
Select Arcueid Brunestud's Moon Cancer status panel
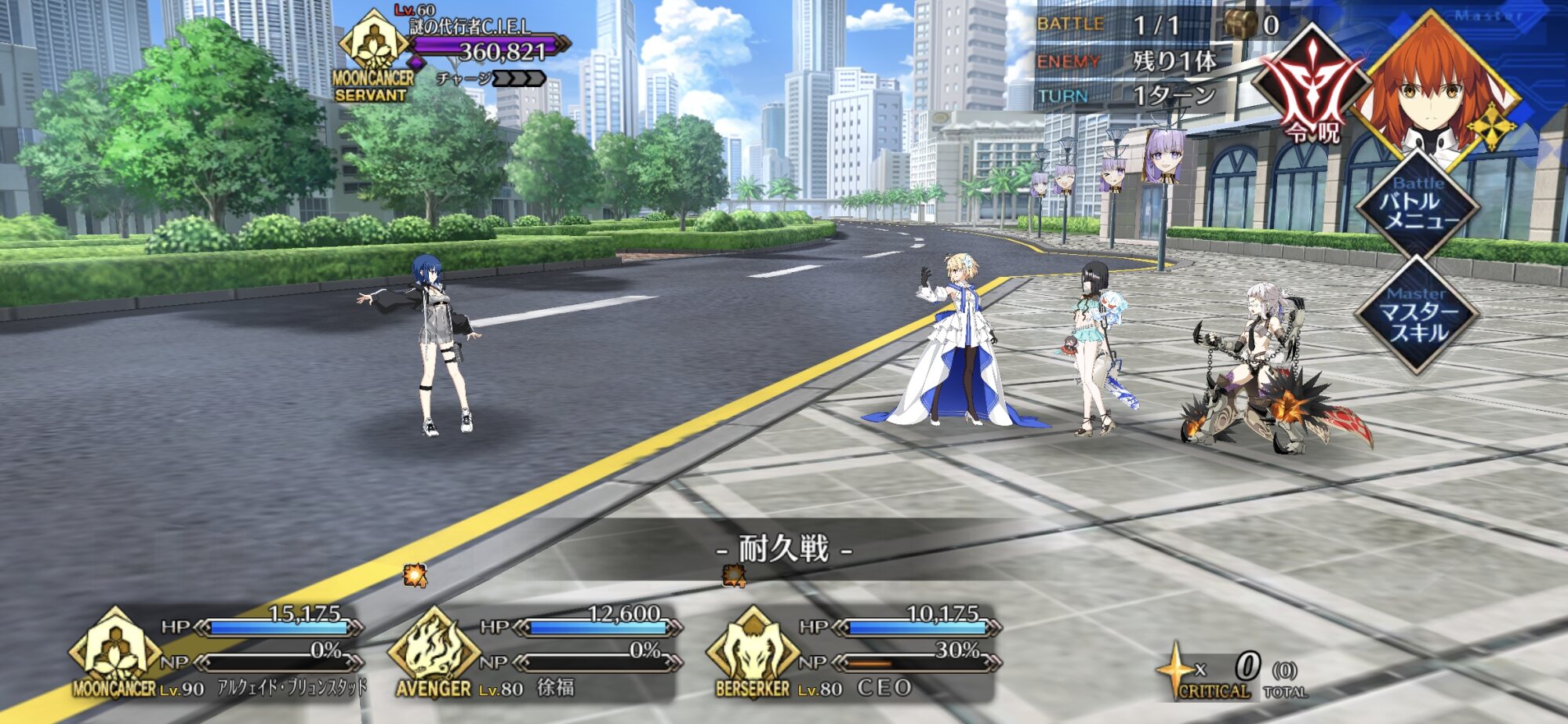pyautogui.click(x=218, y=653)
